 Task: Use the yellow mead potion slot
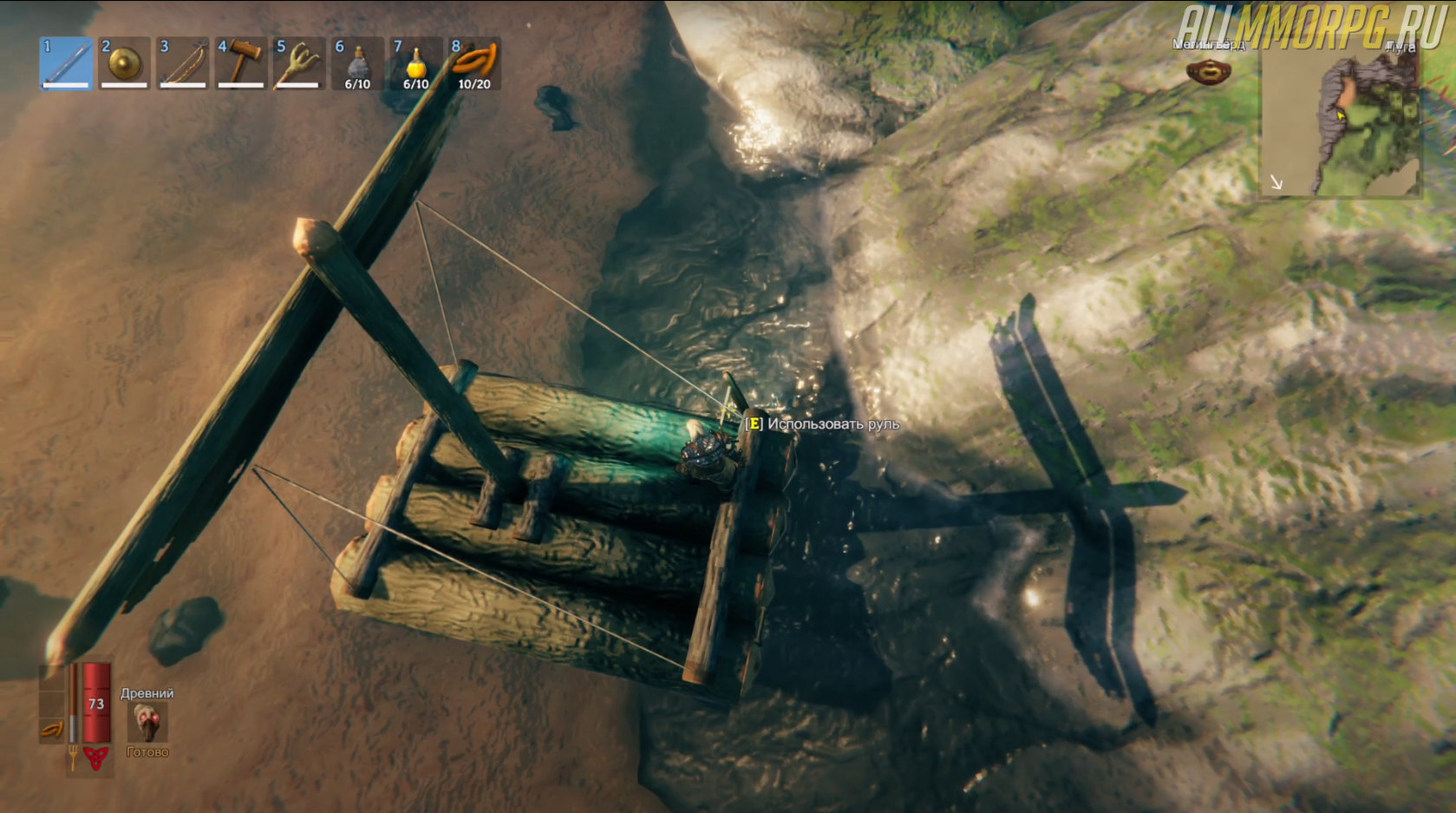(x=415, y=63)
